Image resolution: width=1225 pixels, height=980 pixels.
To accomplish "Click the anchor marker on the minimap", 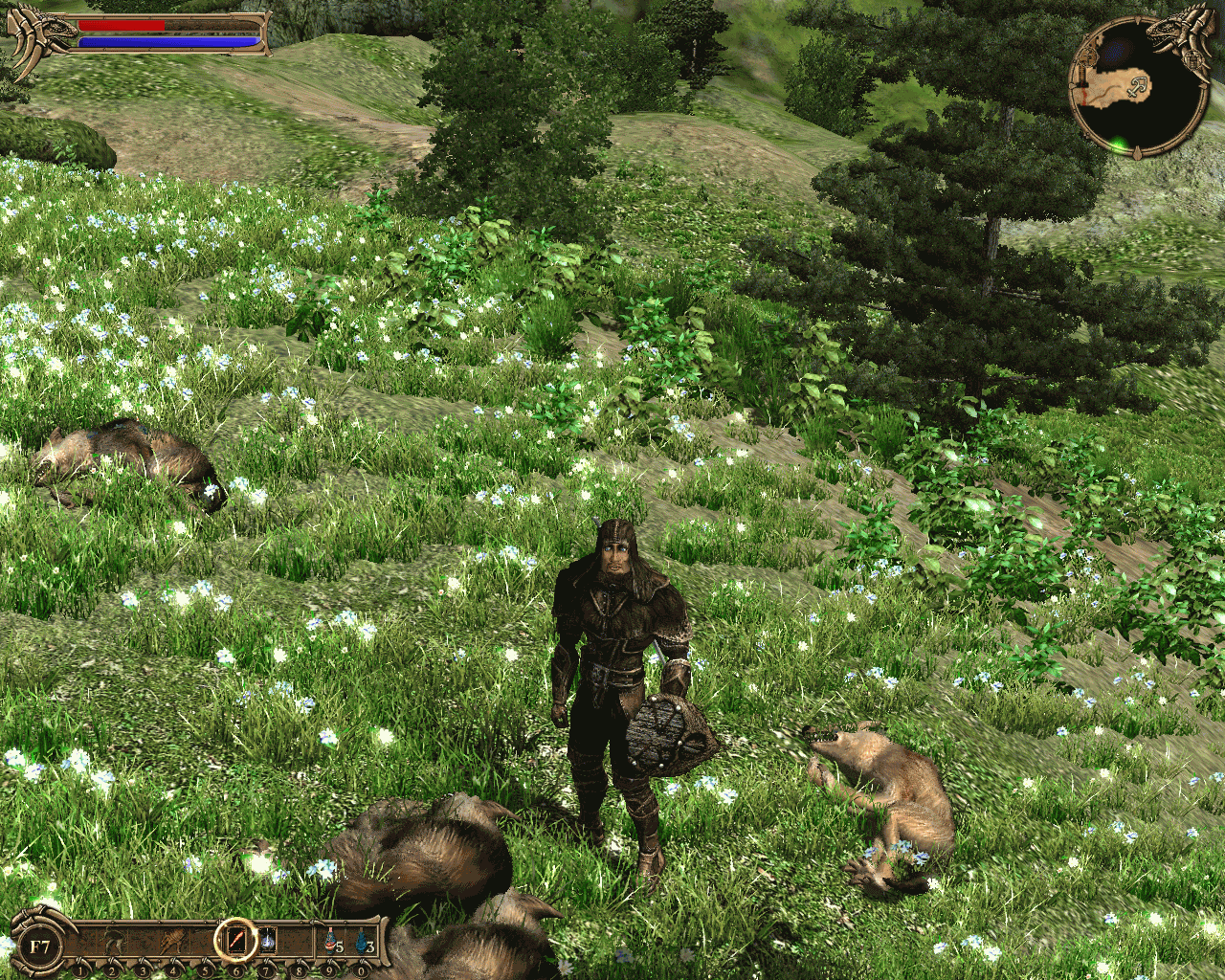I will tap(1139, 87).
